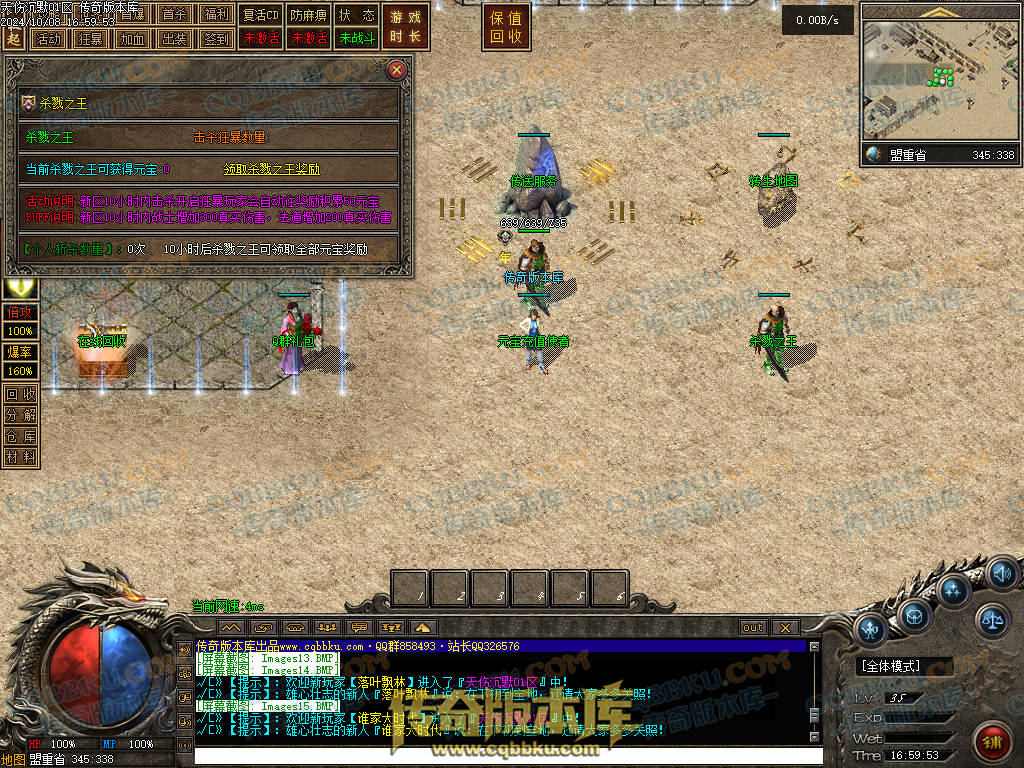The image size is (1024, 768).
Task: Open the 福利 welfare menu
Action: (x=216, y=15)
